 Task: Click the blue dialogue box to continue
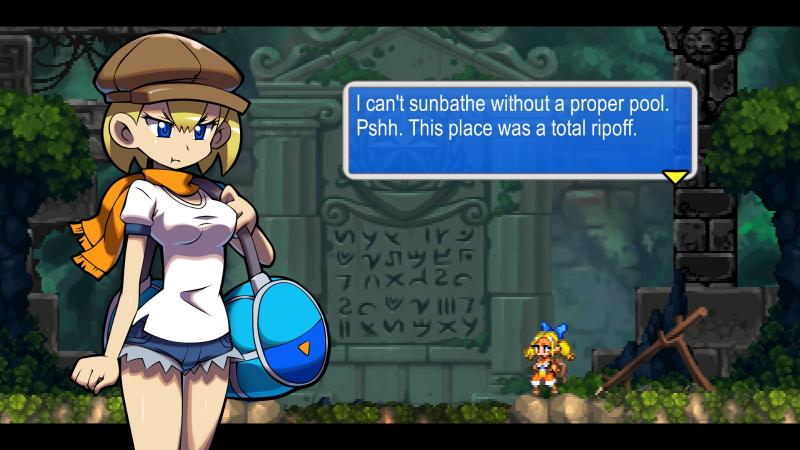(519, 129)
